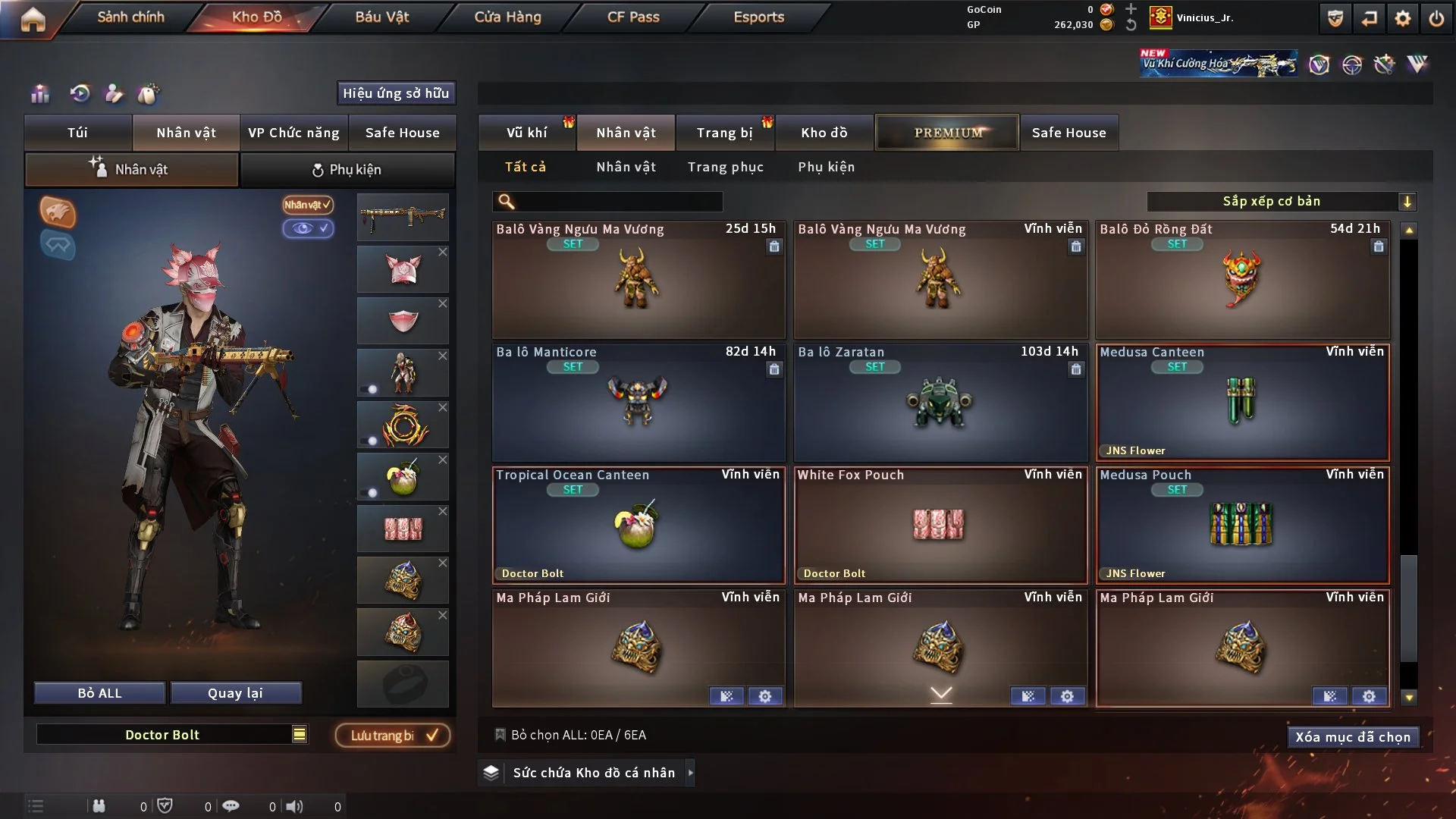The height and width of the screenshot is (819, 1456).
Task: Click Xóa mục đã chọn button
Action: (1352, 737)
